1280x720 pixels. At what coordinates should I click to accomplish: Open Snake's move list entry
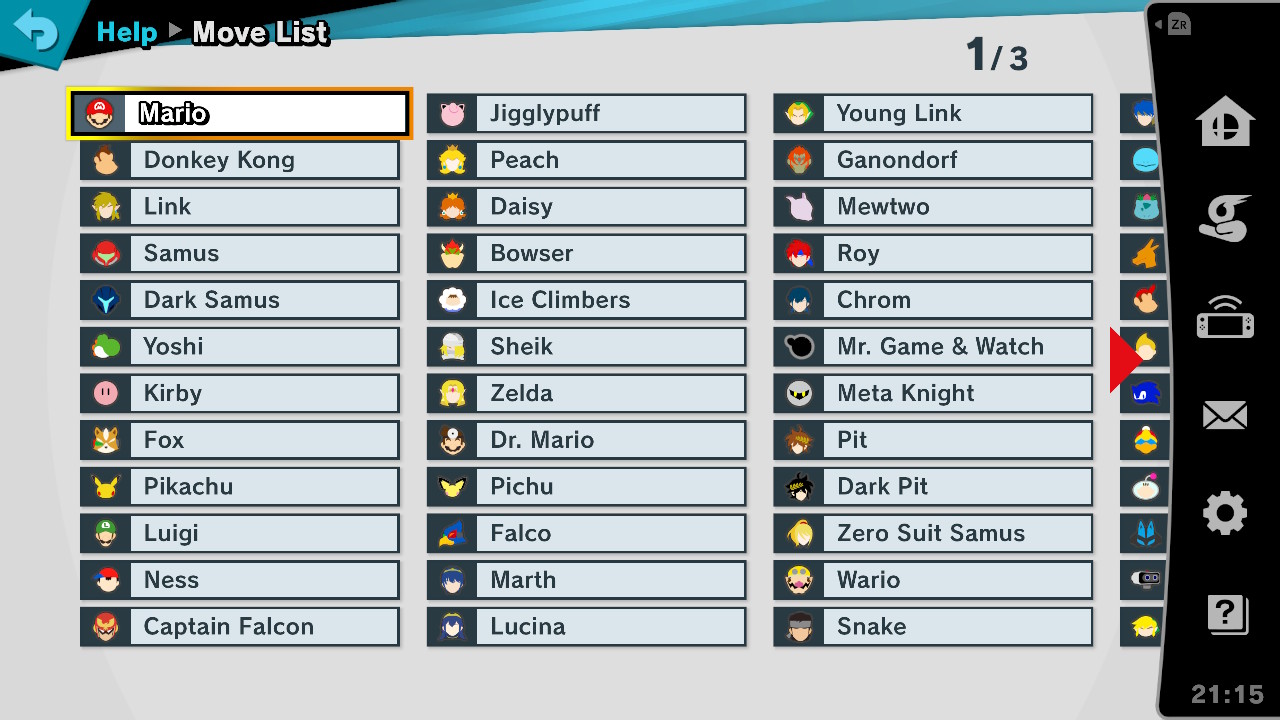point(932,626)
